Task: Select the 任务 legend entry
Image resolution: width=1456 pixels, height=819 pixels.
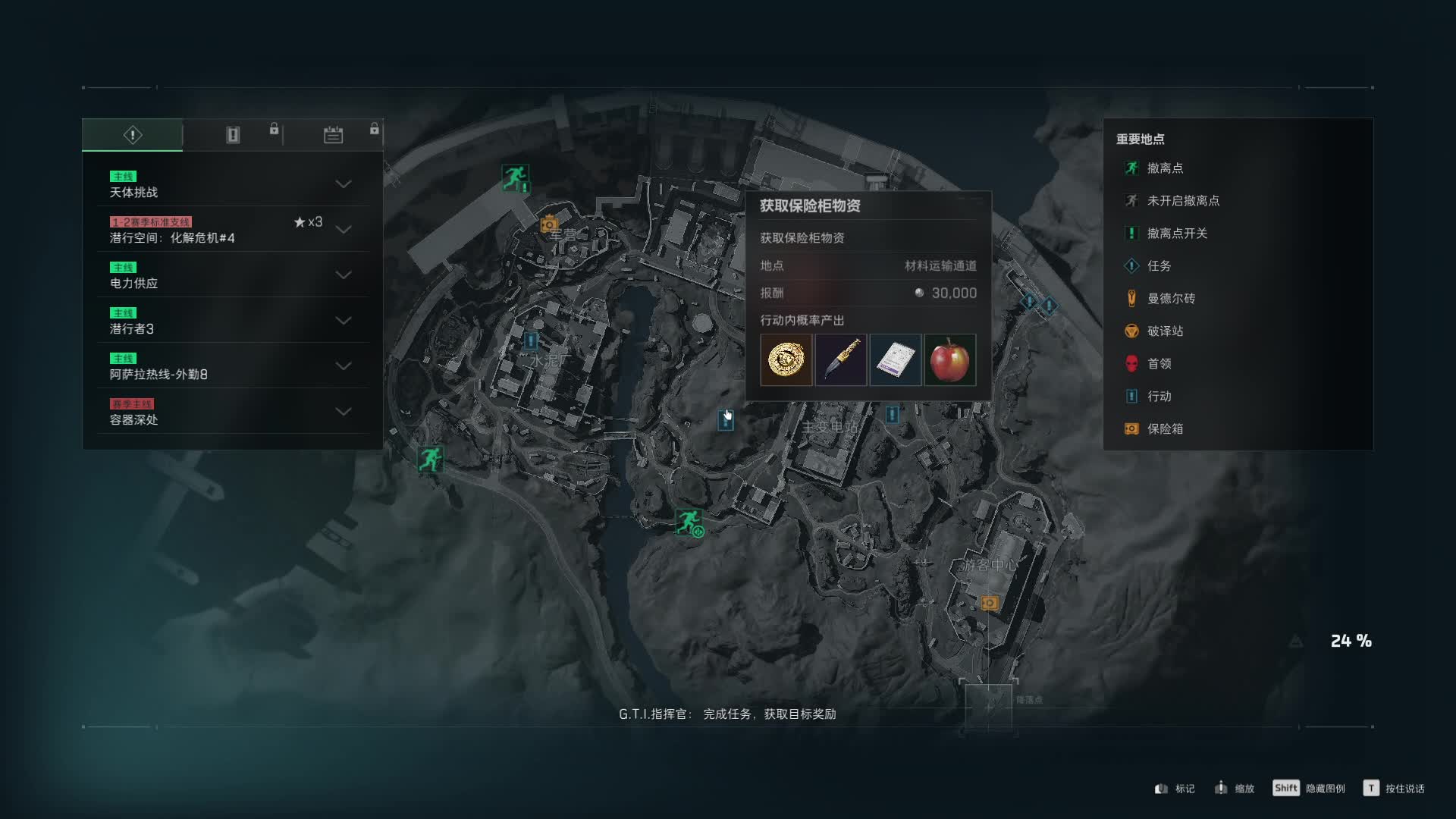Action: [x=1158, y=266]
